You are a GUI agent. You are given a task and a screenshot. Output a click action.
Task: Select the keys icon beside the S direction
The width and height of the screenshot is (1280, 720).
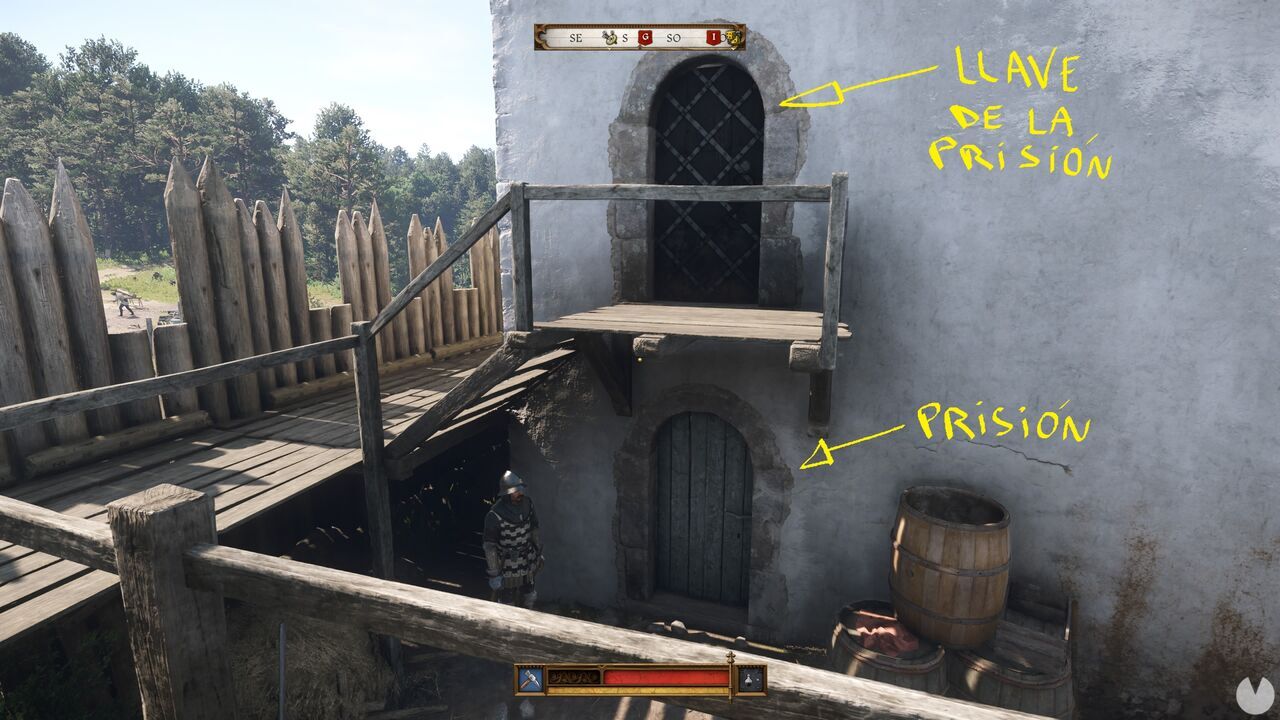pyautogui.click(x=610, y=37)
